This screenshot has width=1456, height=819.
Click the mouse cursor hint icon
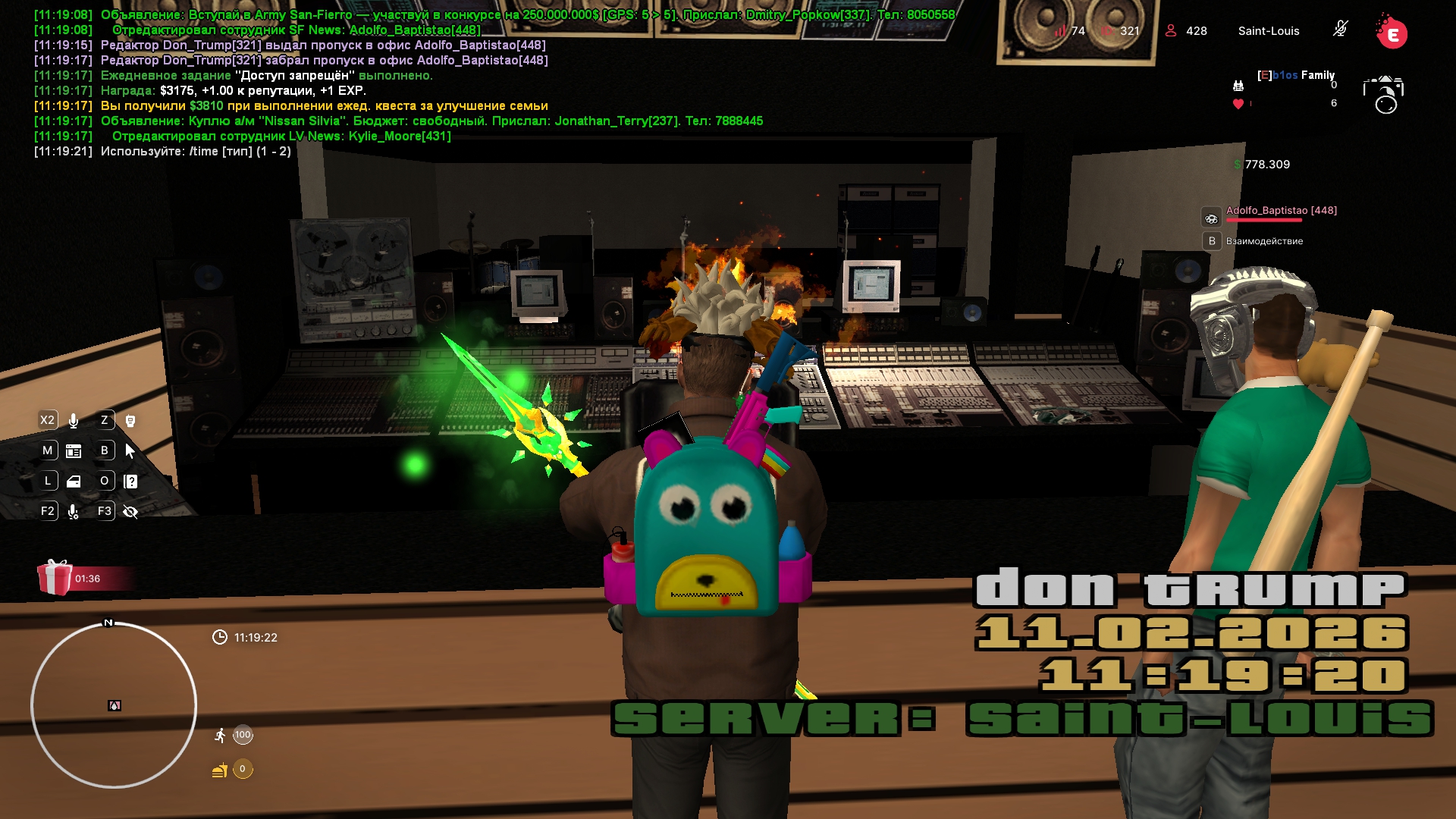pos(130,451)
